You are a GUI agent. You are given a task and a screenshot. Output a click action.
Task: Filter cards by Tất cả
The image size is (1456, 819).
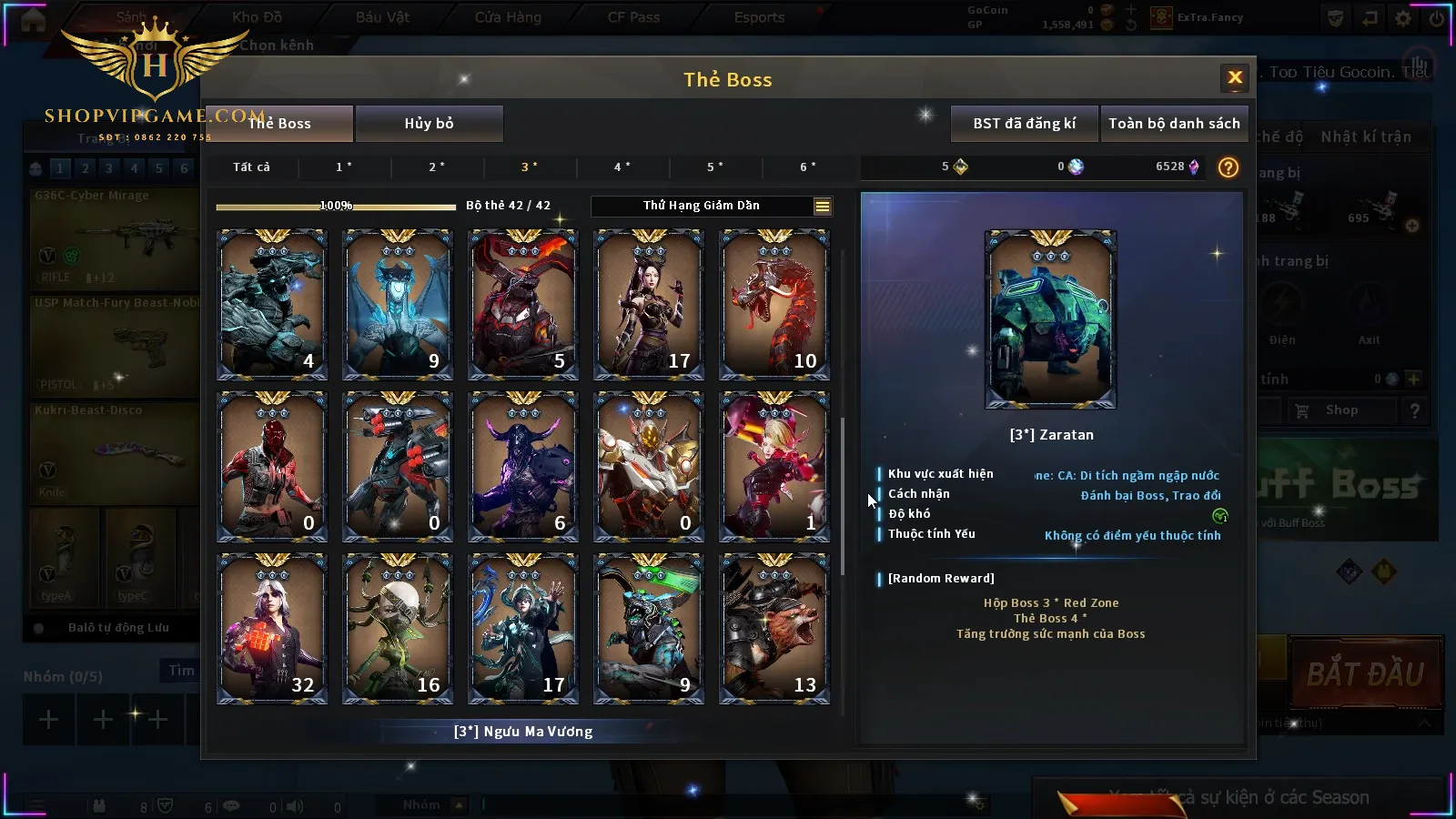[x=251, y=167]
